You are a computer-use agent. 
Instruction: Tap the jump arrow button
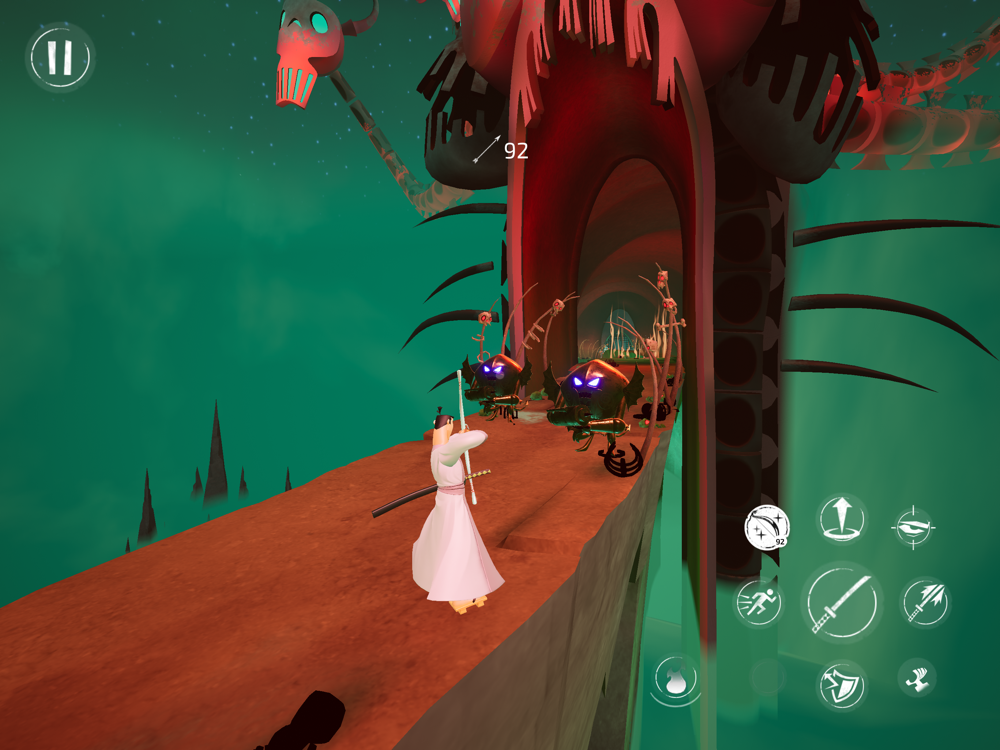coord(842,519)
